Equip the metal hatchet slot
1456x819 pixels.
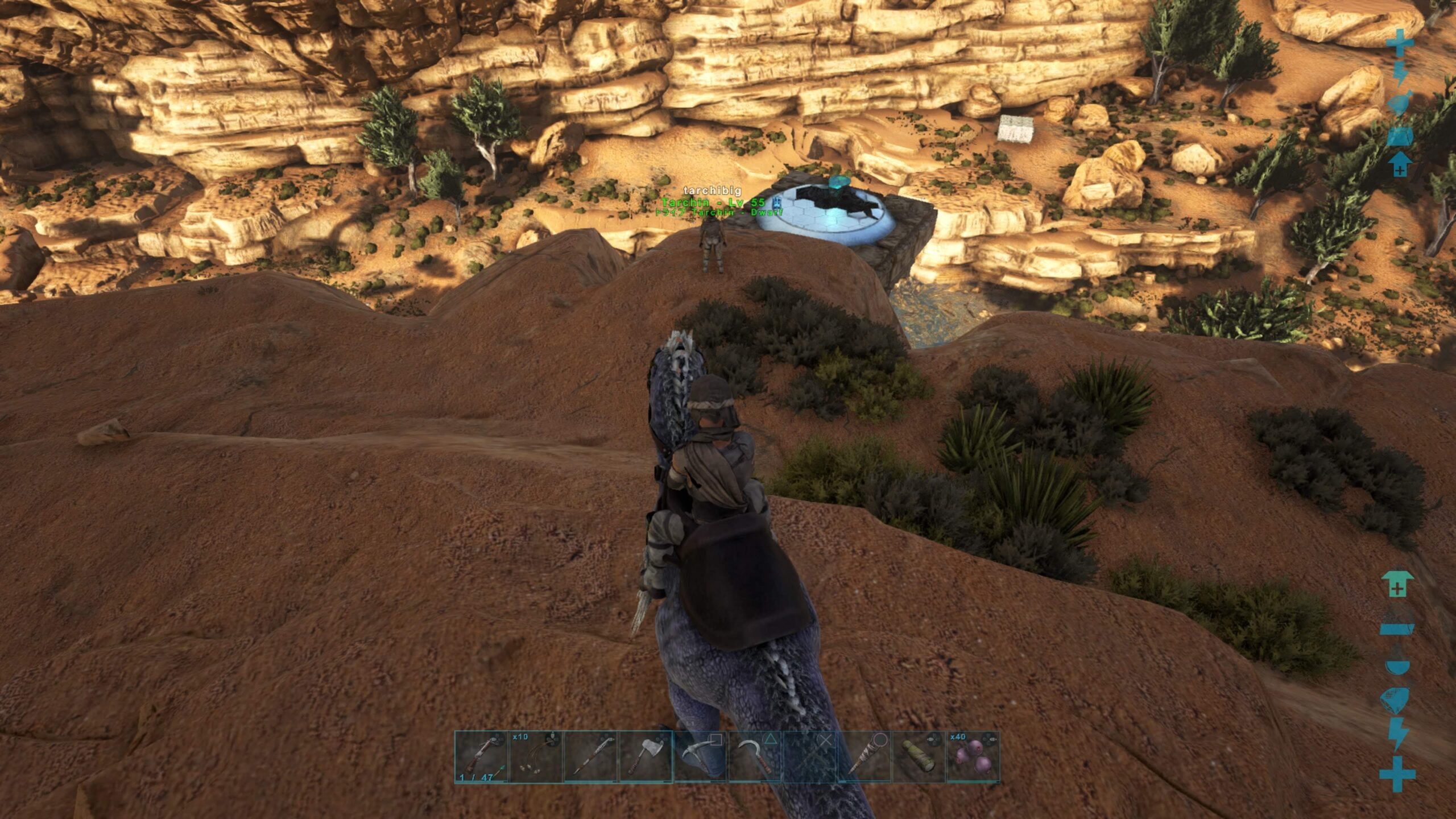pos(646,758)
